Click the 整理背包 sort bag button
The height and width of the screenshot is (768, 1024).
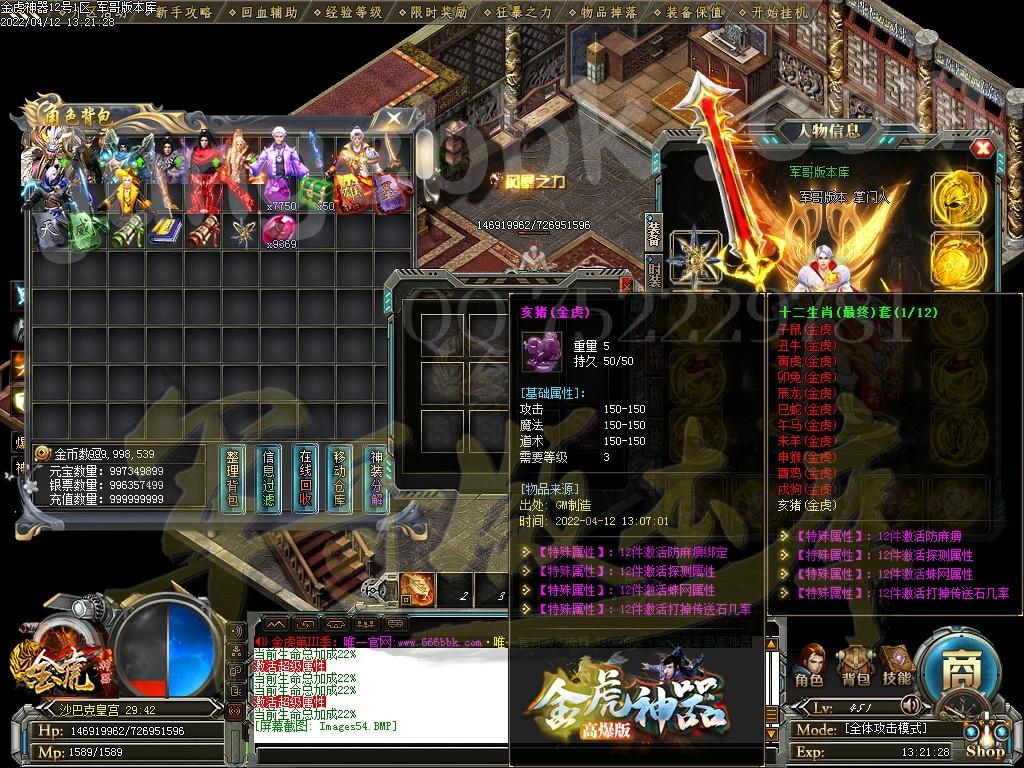[x=232, y=479]
